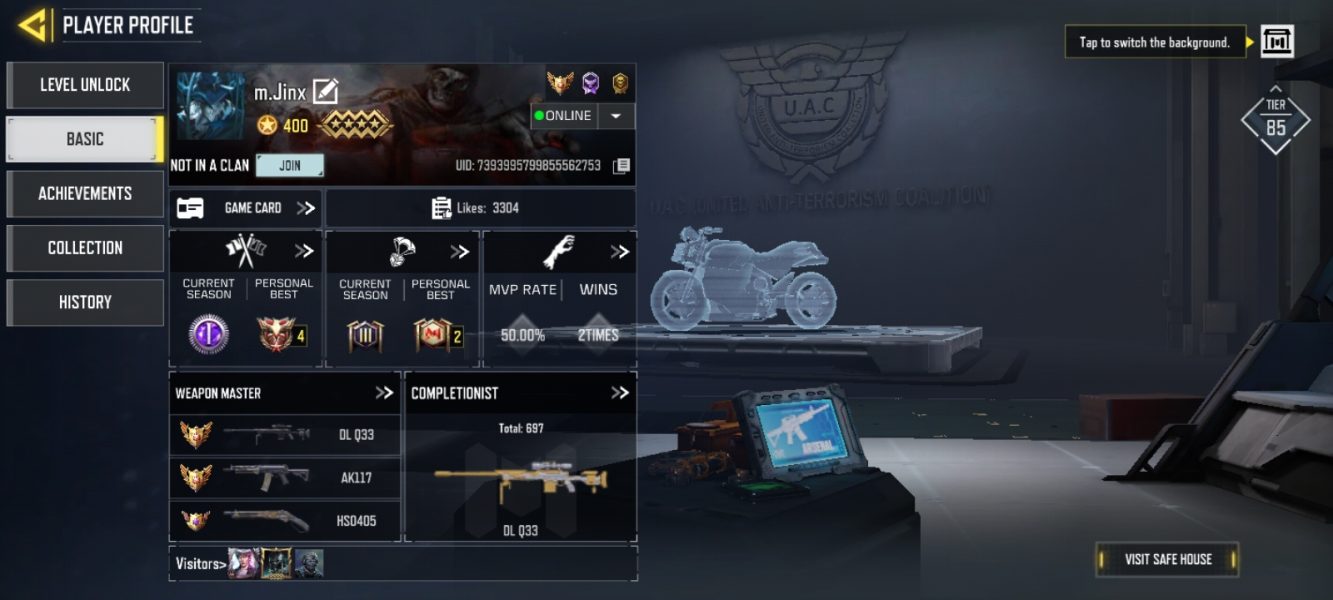
Task: Select the Basic profile tab
Action: tap(85, 139)
